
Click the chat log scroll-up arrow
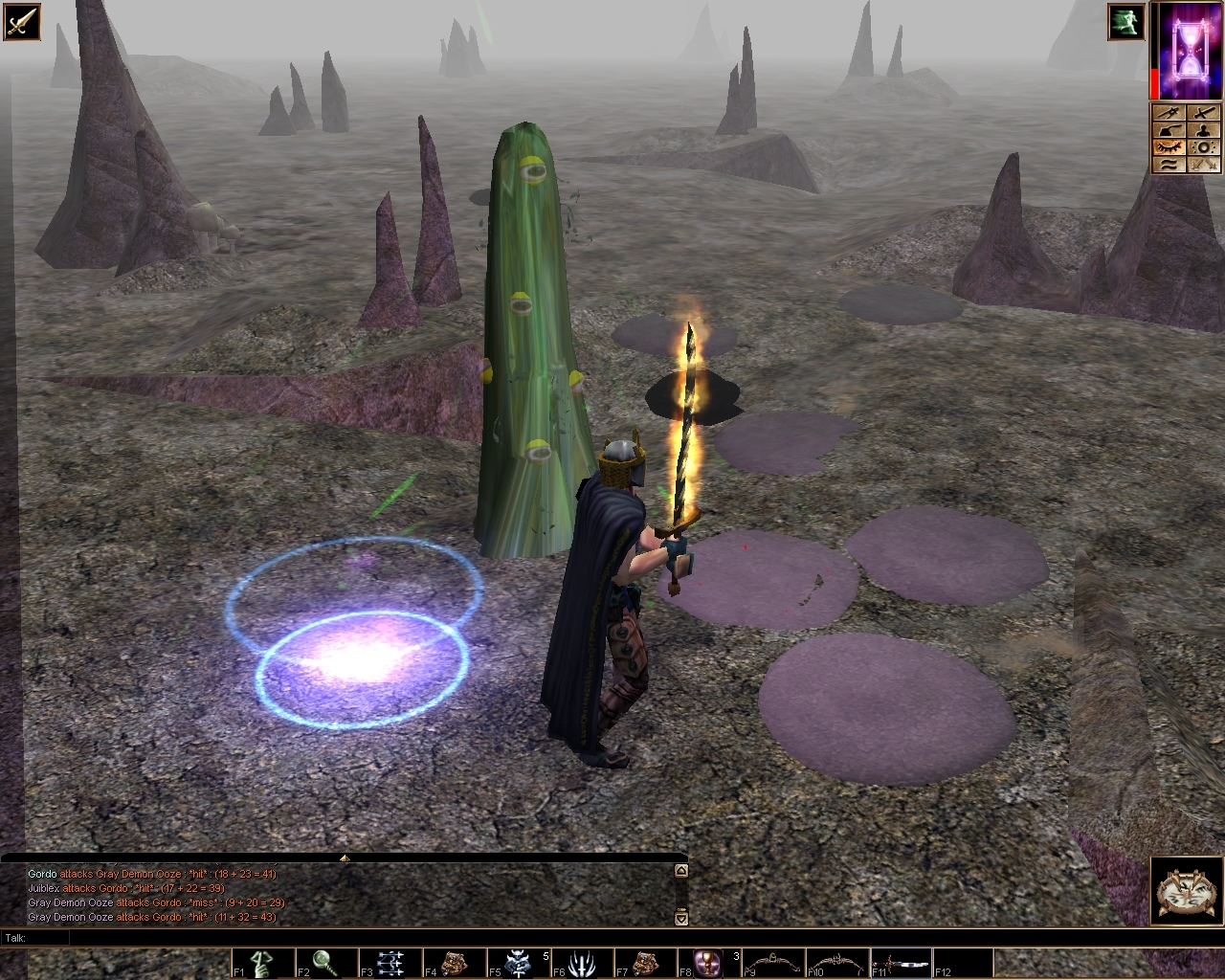pyautogui.click(x=680, y=872)
